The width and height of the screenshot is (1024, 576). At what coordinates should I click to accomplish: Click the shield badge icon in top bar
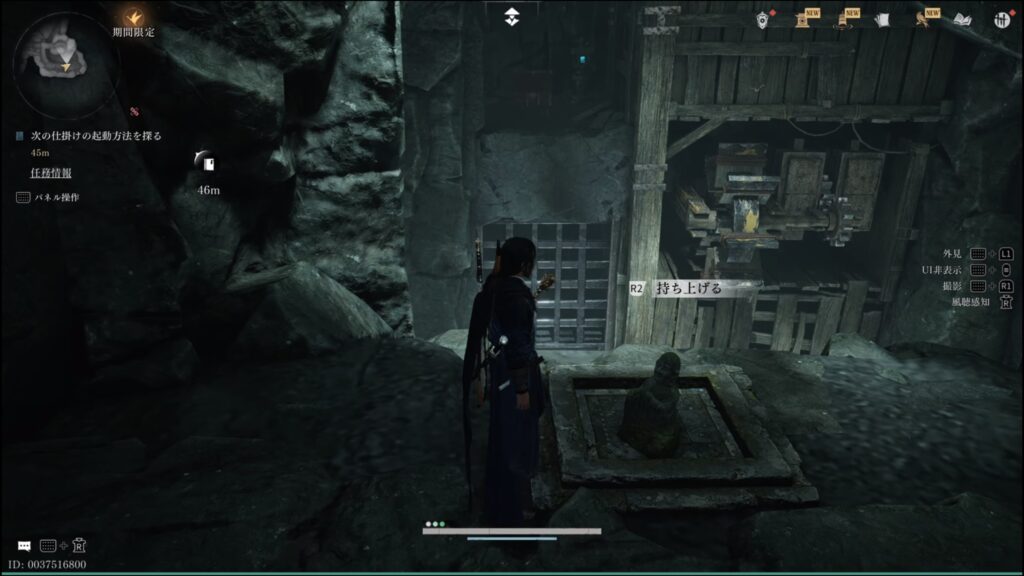point(763,19)
